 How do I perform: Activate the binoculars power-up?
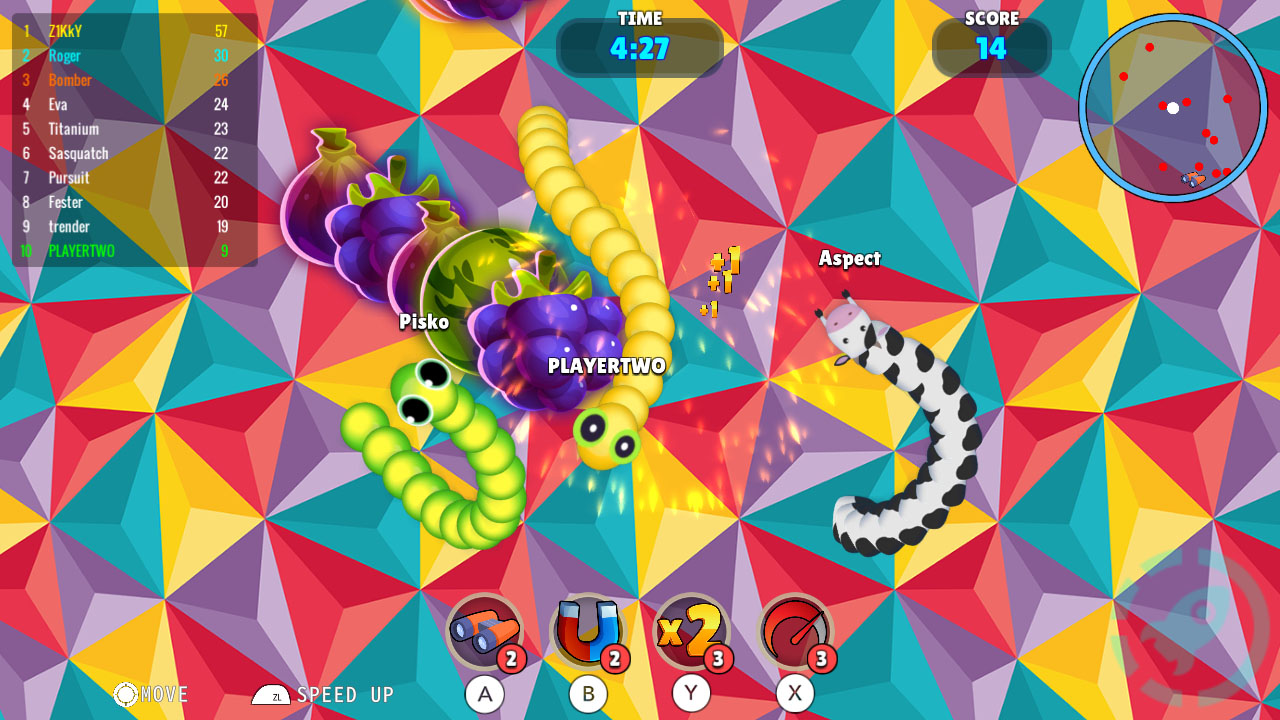[x=484, y=631]
